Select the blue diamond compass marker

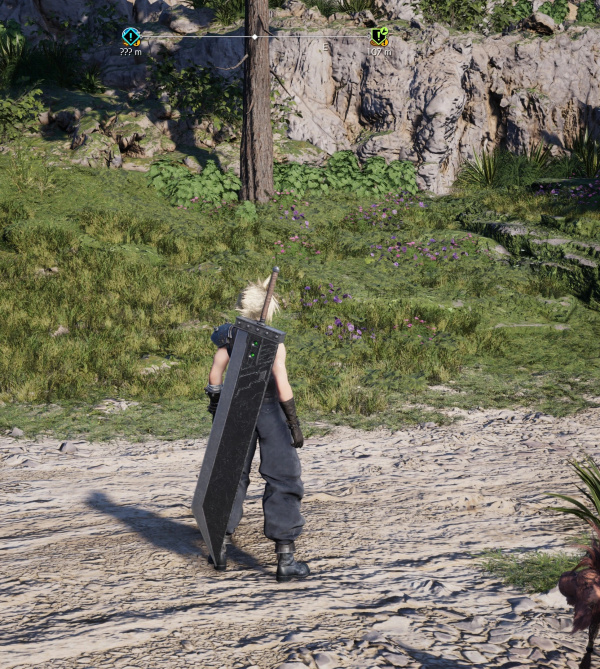coord(131,36)
